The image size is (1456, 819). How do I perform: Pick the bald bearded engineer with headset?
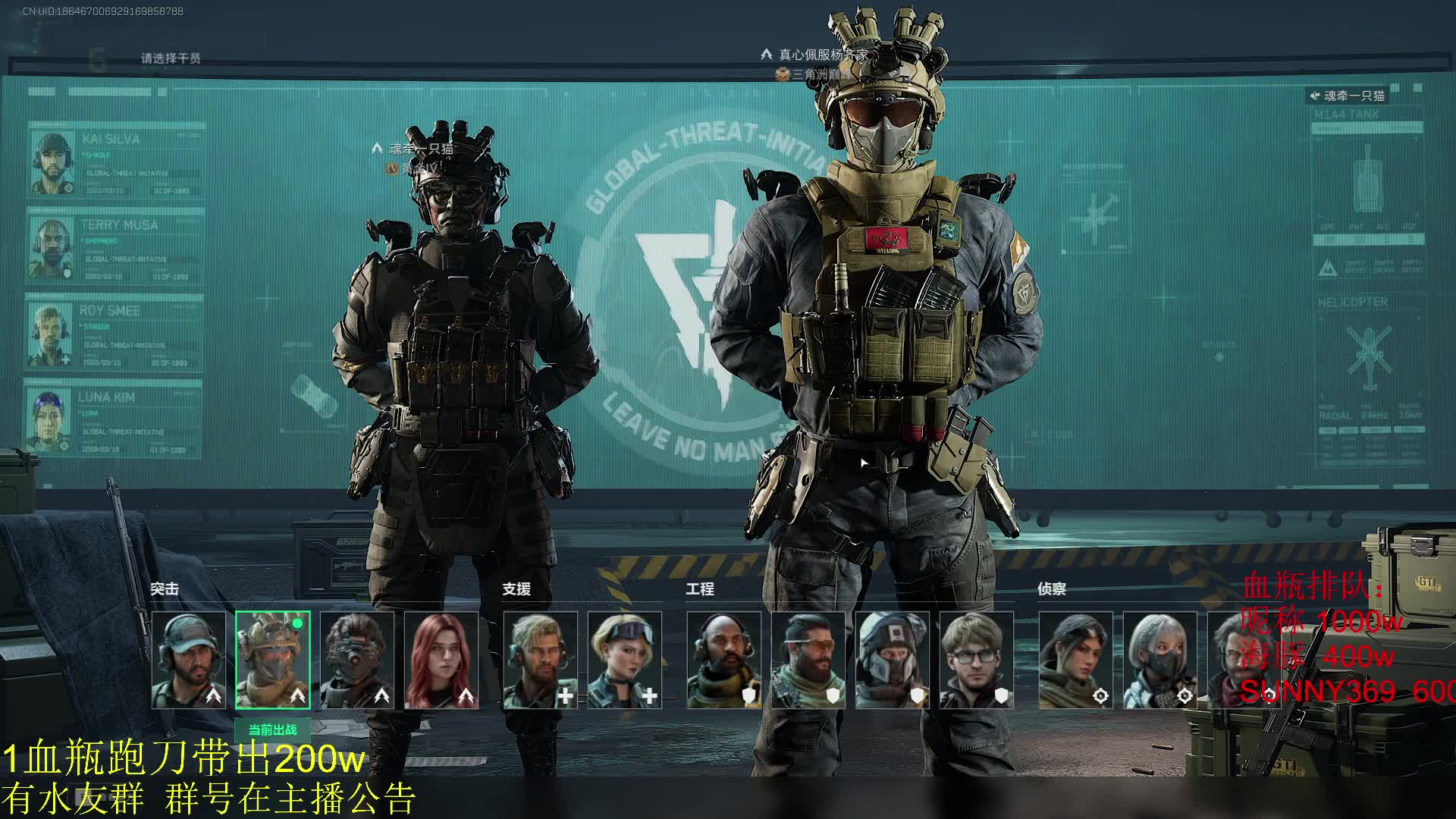pos(724,661)
